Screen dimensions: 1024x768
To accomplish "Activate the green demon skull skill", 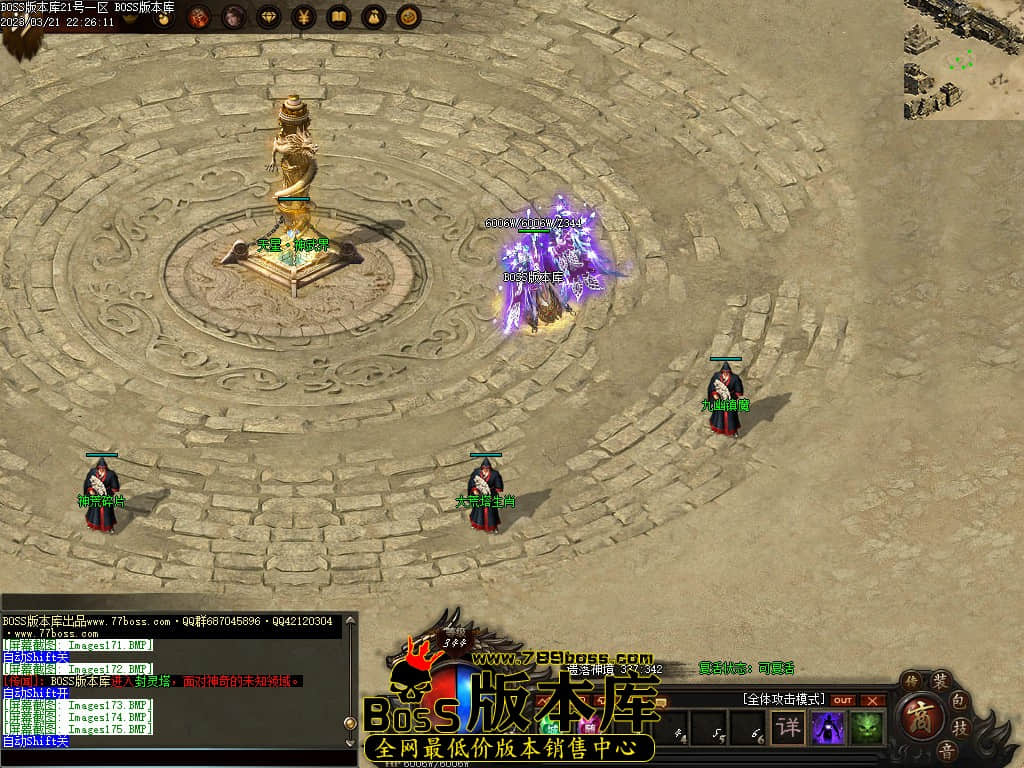I will [866, 727].
